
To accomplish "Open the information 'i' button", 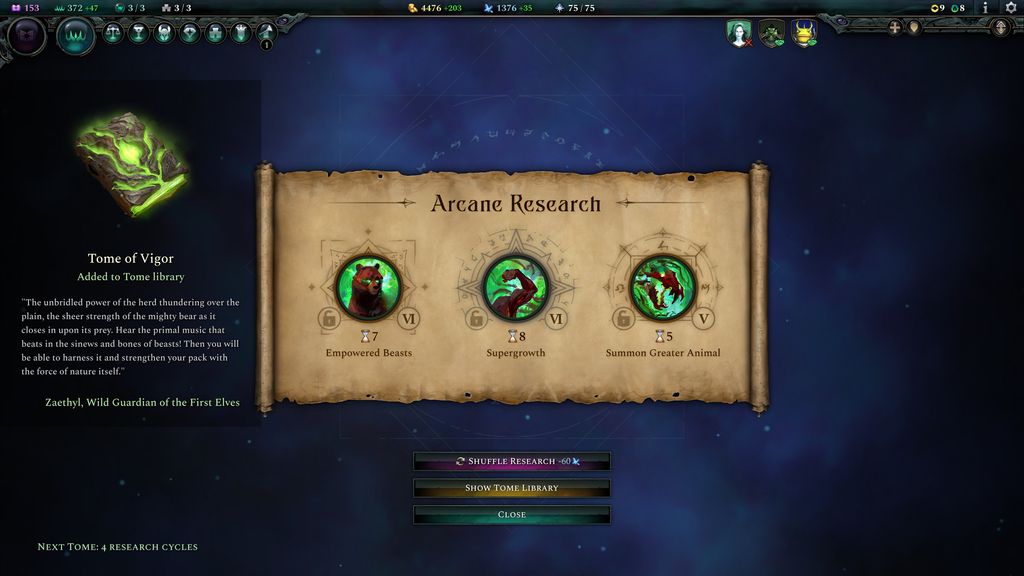I will (x=985, y=8).
